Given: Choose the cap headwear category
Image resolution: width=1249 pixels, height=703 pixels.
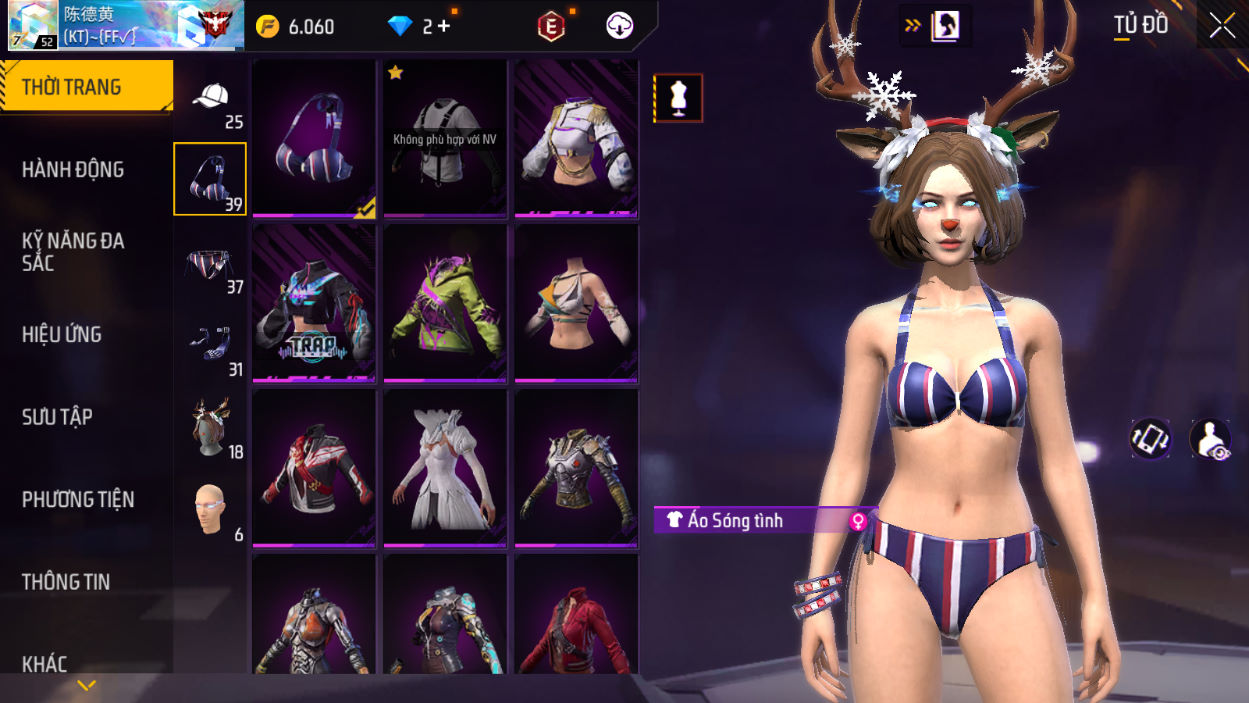Looking at the screenshot, I should point(210,100).
